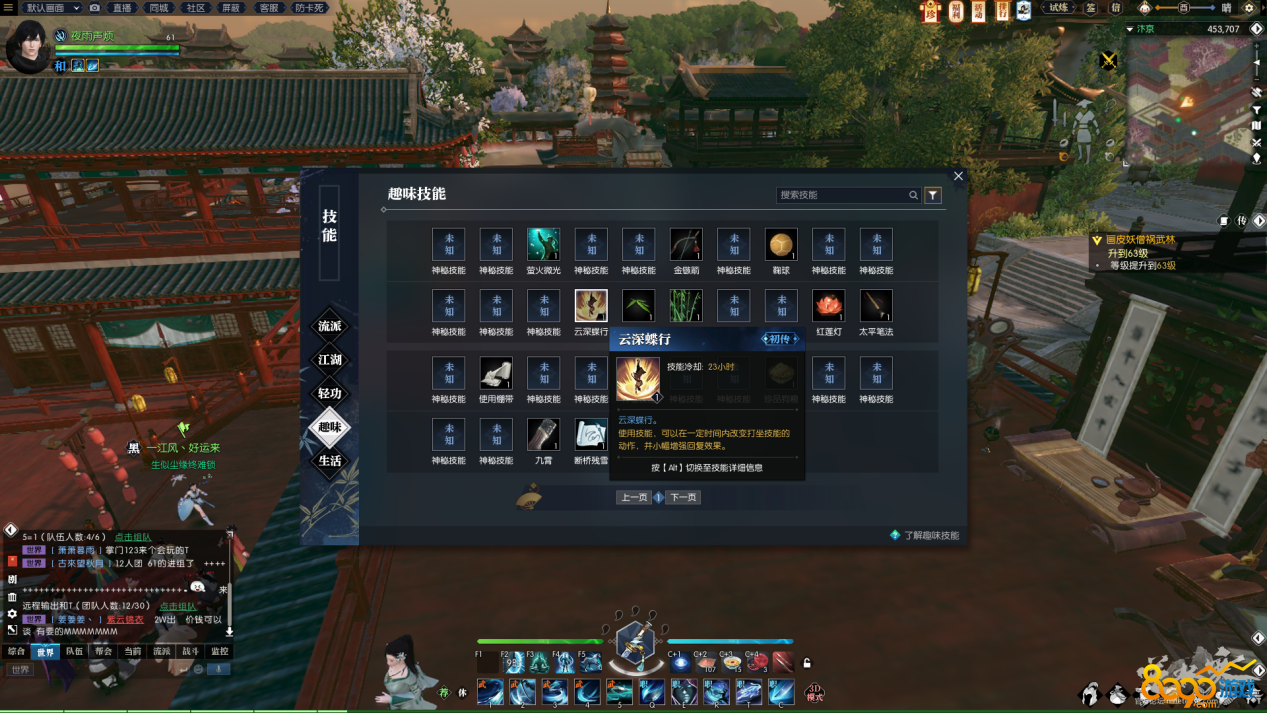Select the 鞠球 golden ball skill
This screenshot has height=713, width=1267.
pyautogui.click(x=781, y=244)
